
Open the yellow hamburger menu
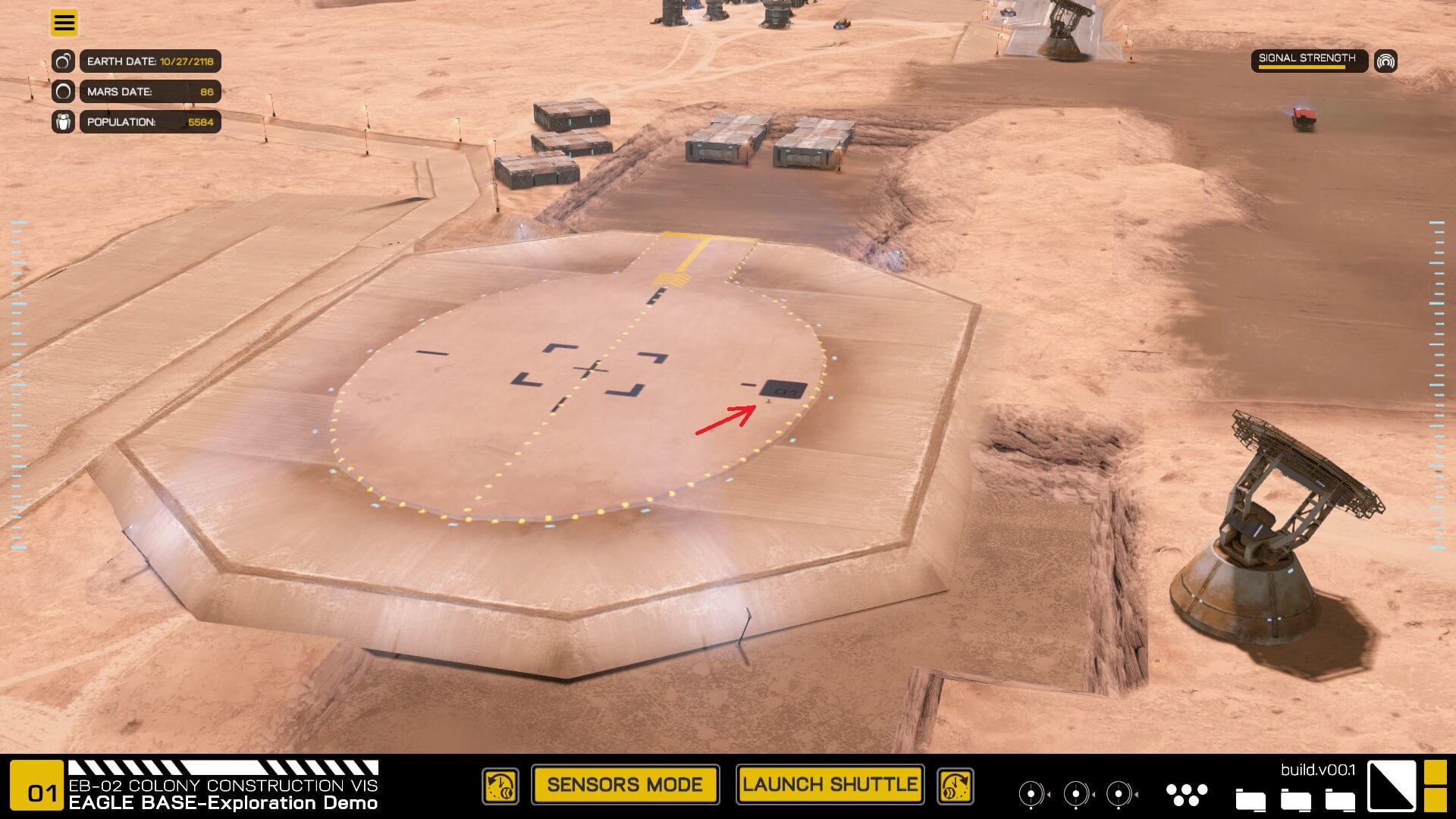coord(64,23)
